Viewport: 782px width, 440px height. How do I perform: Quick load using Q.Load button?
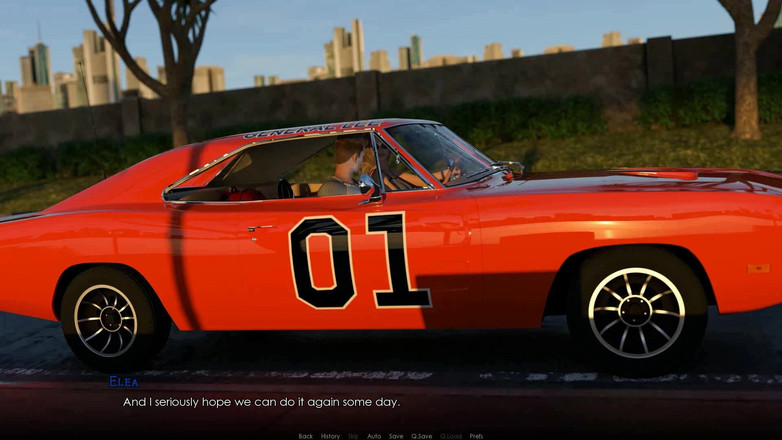(450, 436)
